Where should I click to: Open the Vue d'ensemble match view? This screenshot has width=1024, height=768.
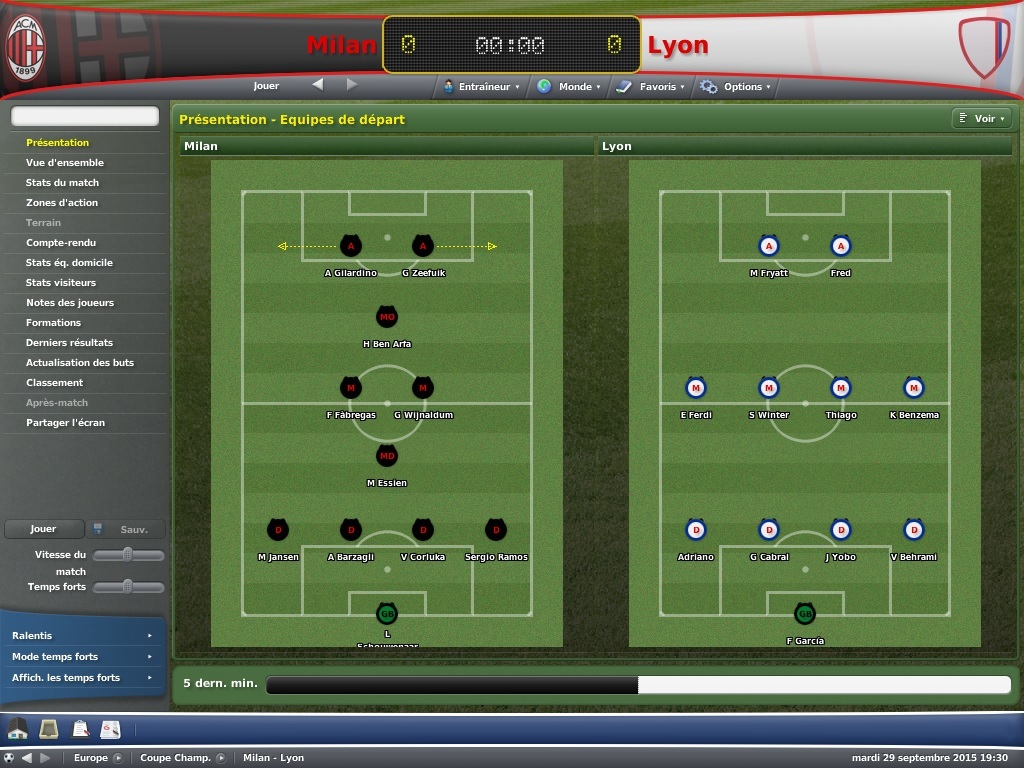pyautogui.click(x=65, y=163)
